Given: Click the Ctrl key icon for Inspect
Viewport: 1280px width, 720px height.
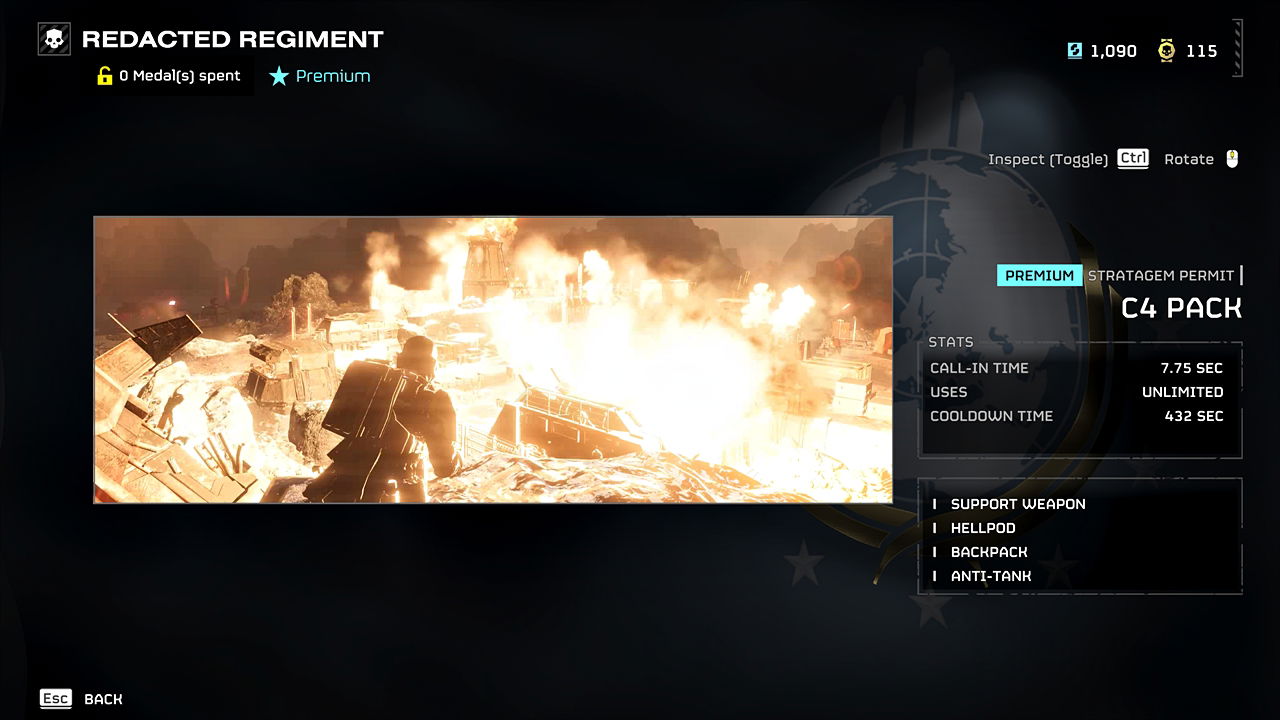Looking at the screenshot, I should click(1132, 158).
